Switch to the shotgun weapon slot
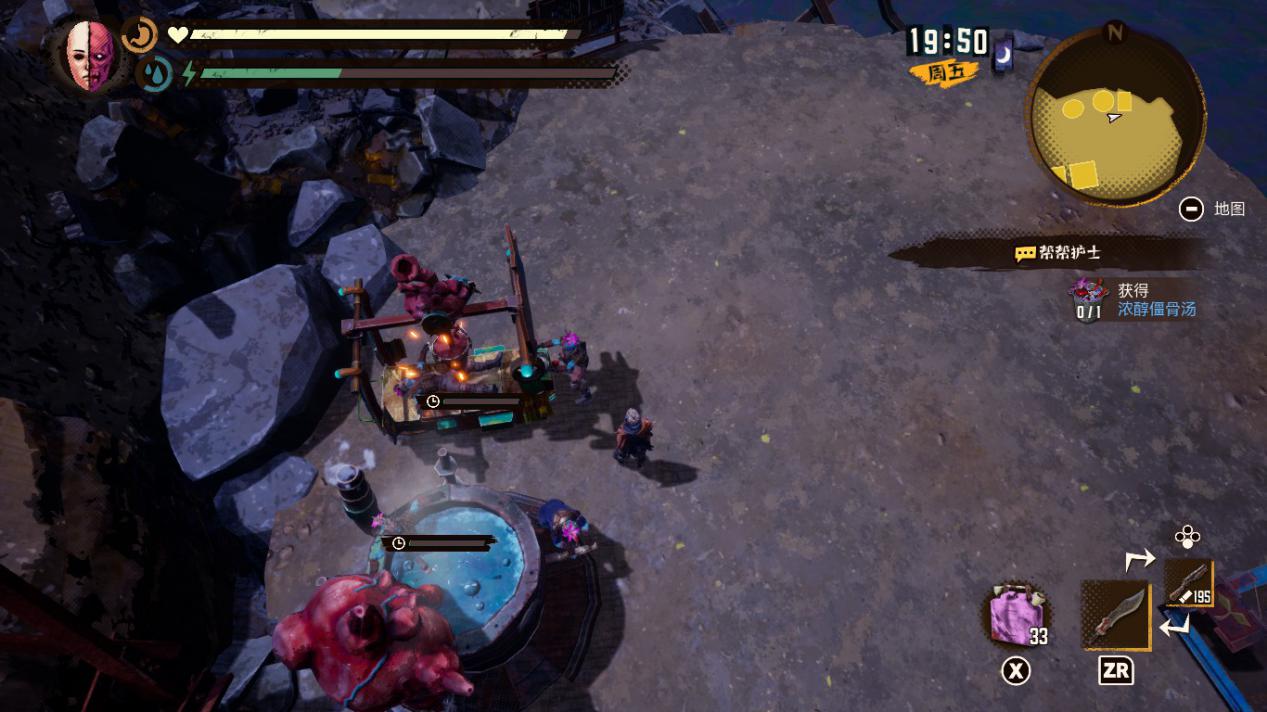This screenshot has width=1267, height=712. [x=1189, y=583]
